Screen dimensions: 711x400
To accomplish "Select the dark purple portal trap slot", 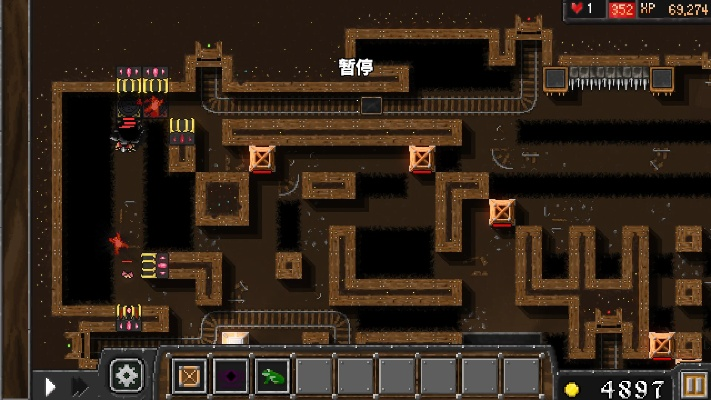I will 230,377.
